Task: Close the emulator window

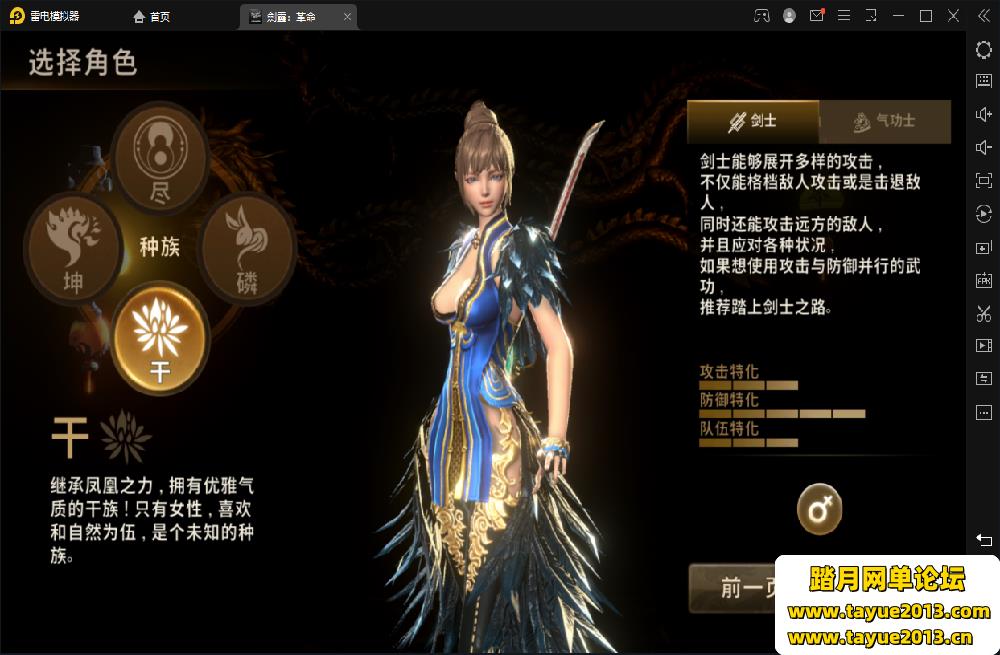Action: point(952,16)
